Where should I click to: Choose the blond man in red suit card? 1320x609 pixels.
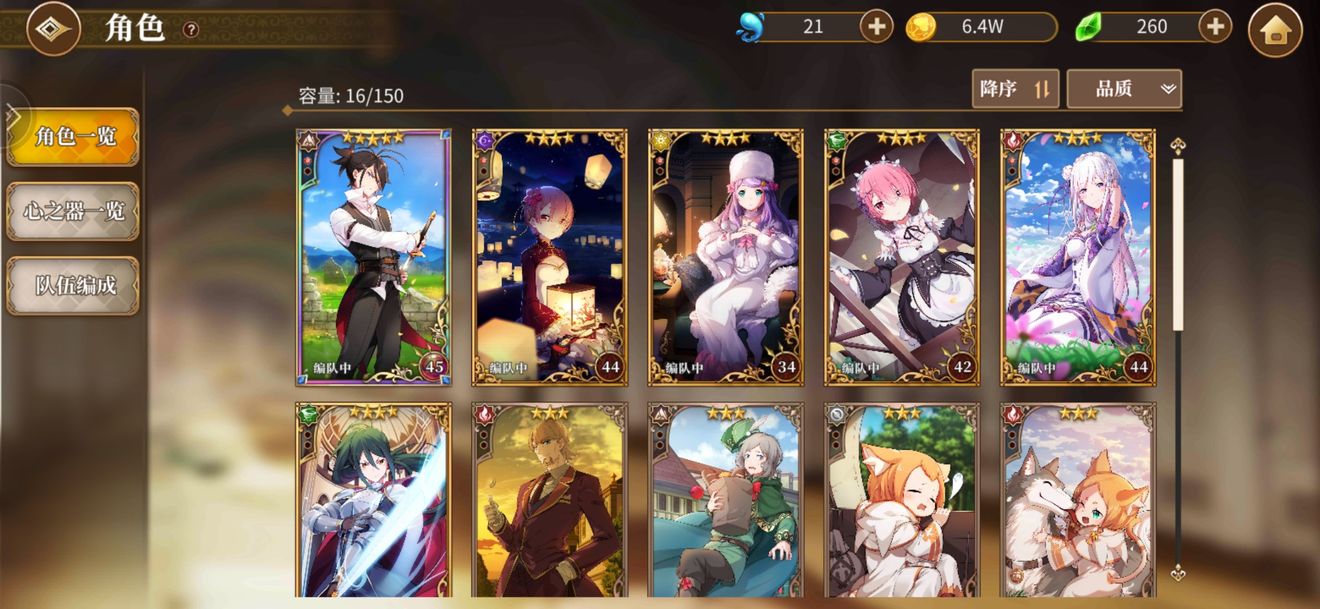[549, 500]
